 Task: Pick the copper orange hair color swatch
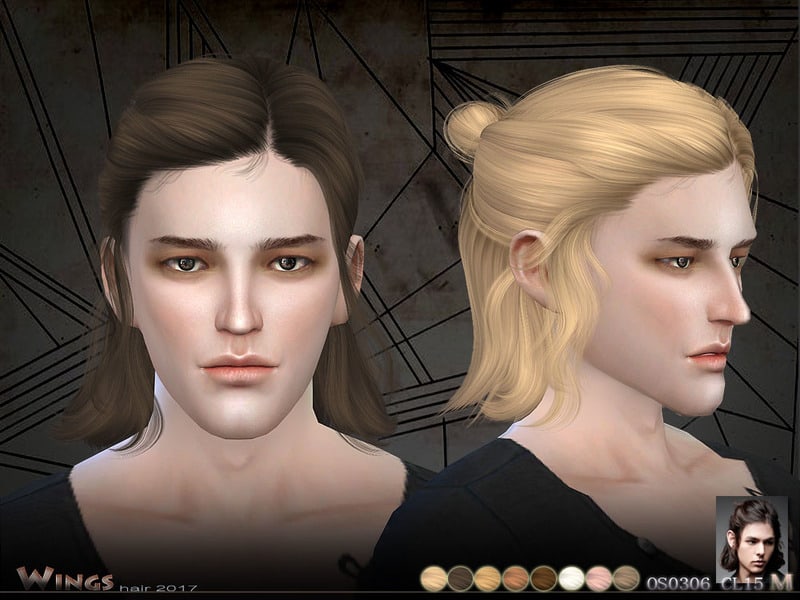[516, 578]
